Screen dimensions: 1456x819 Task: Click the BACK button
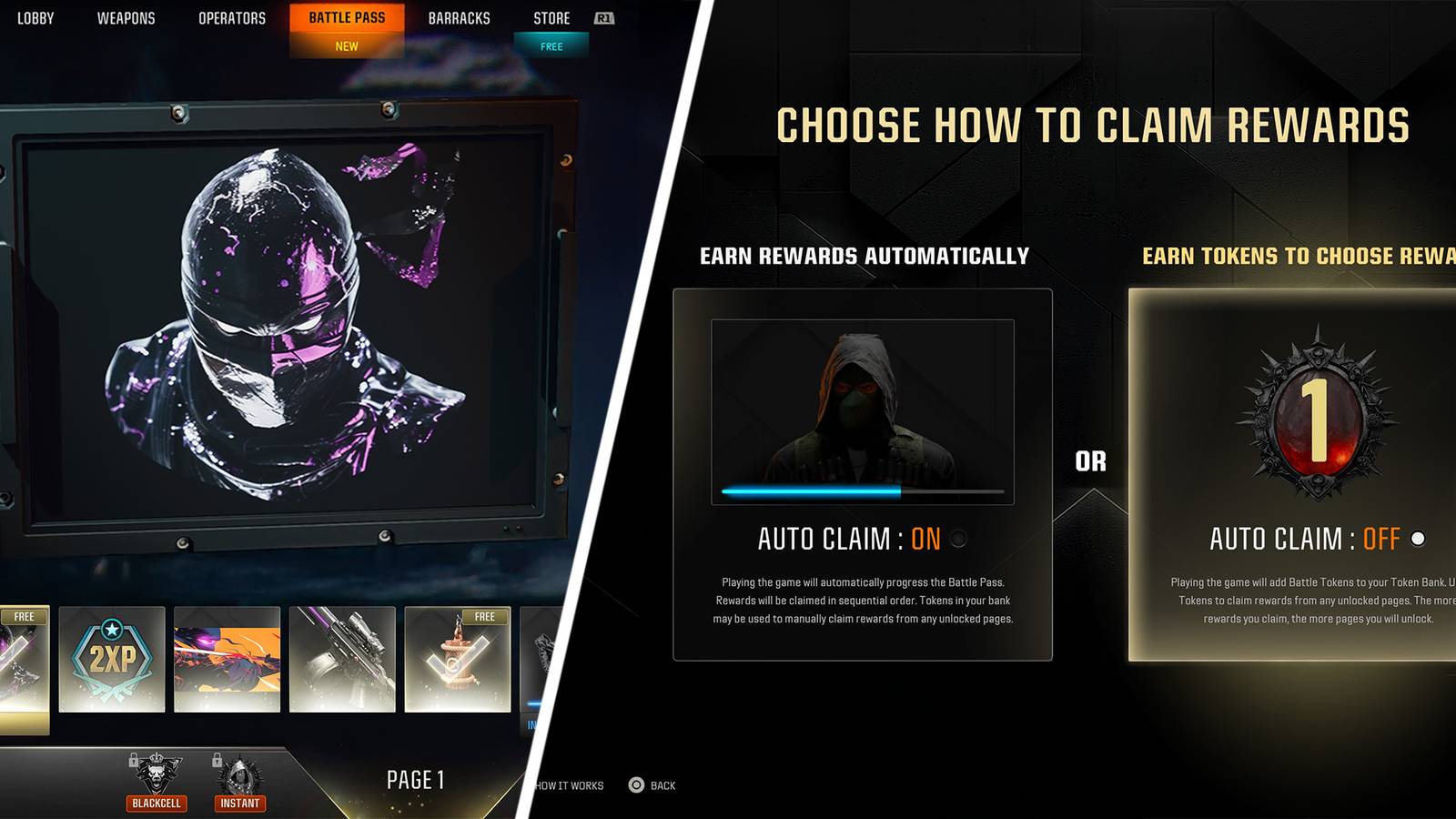(x=665, y=784)
